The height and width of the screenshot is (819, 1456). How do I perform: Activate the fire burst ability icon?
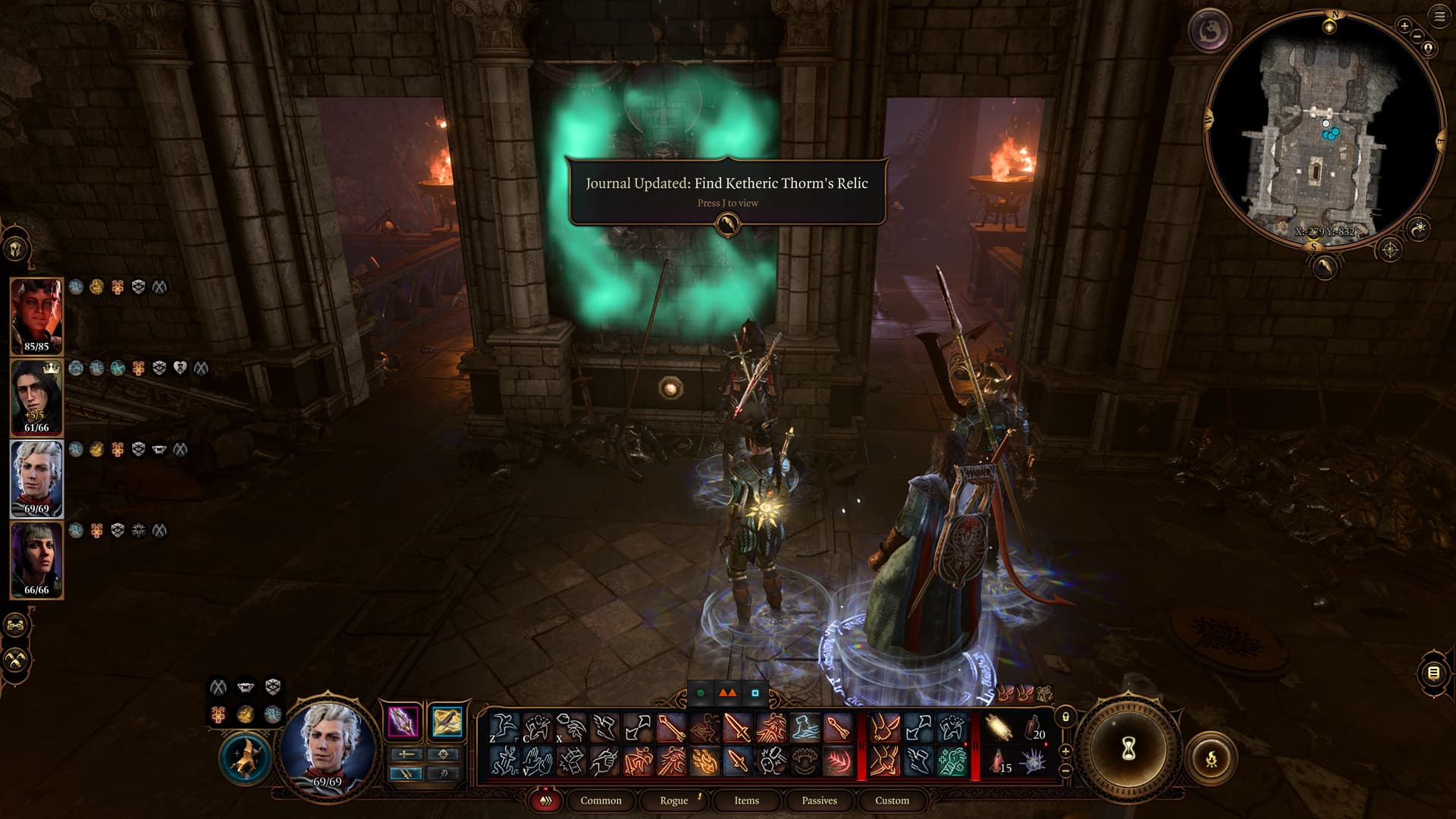click(705, 760)
